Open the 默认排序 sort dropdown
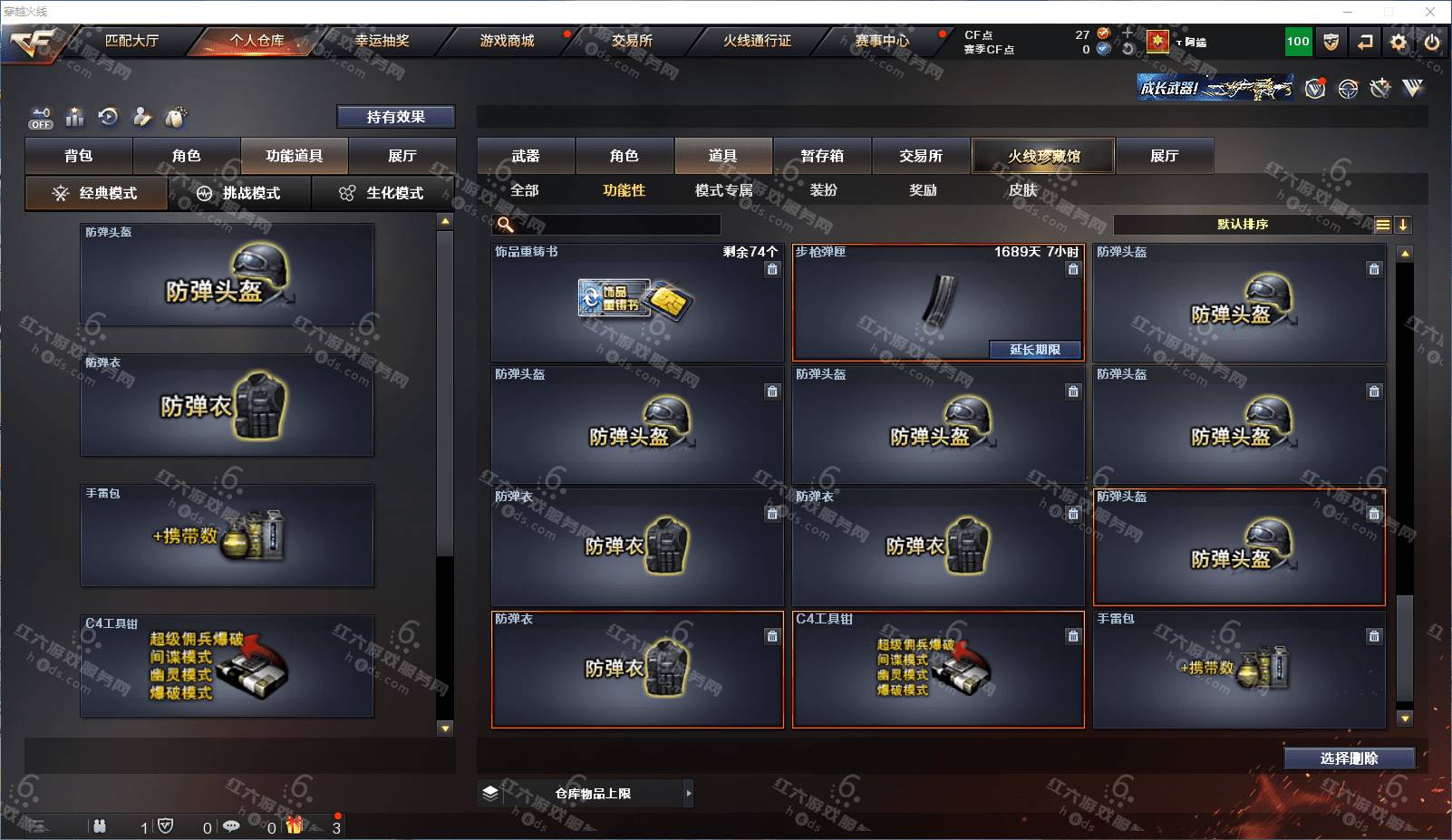Viewport: 1452px width, 840px height. (x=1243, y=225)
